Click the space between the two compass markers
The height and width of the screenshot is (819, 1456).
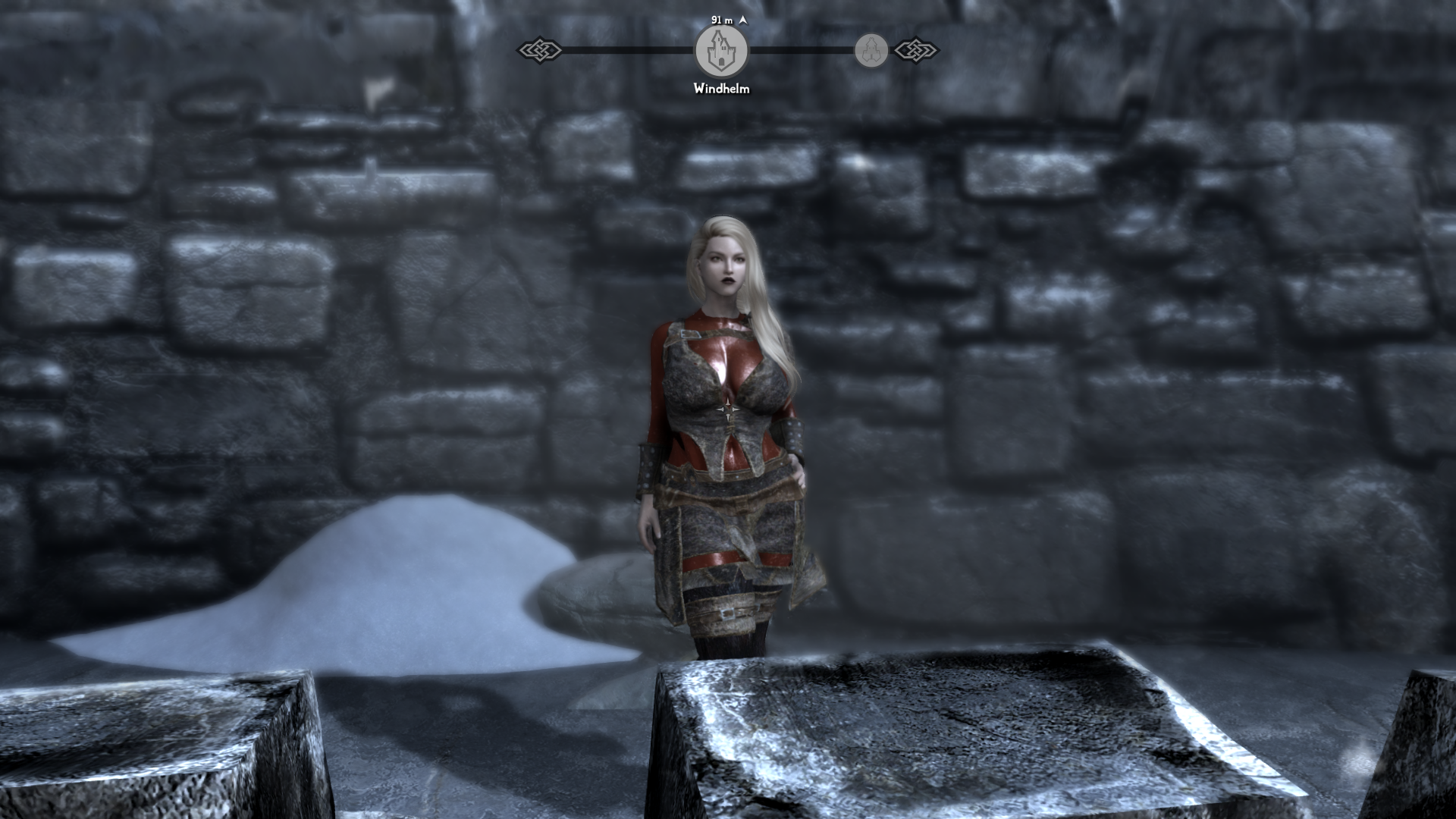click(796, 52)
